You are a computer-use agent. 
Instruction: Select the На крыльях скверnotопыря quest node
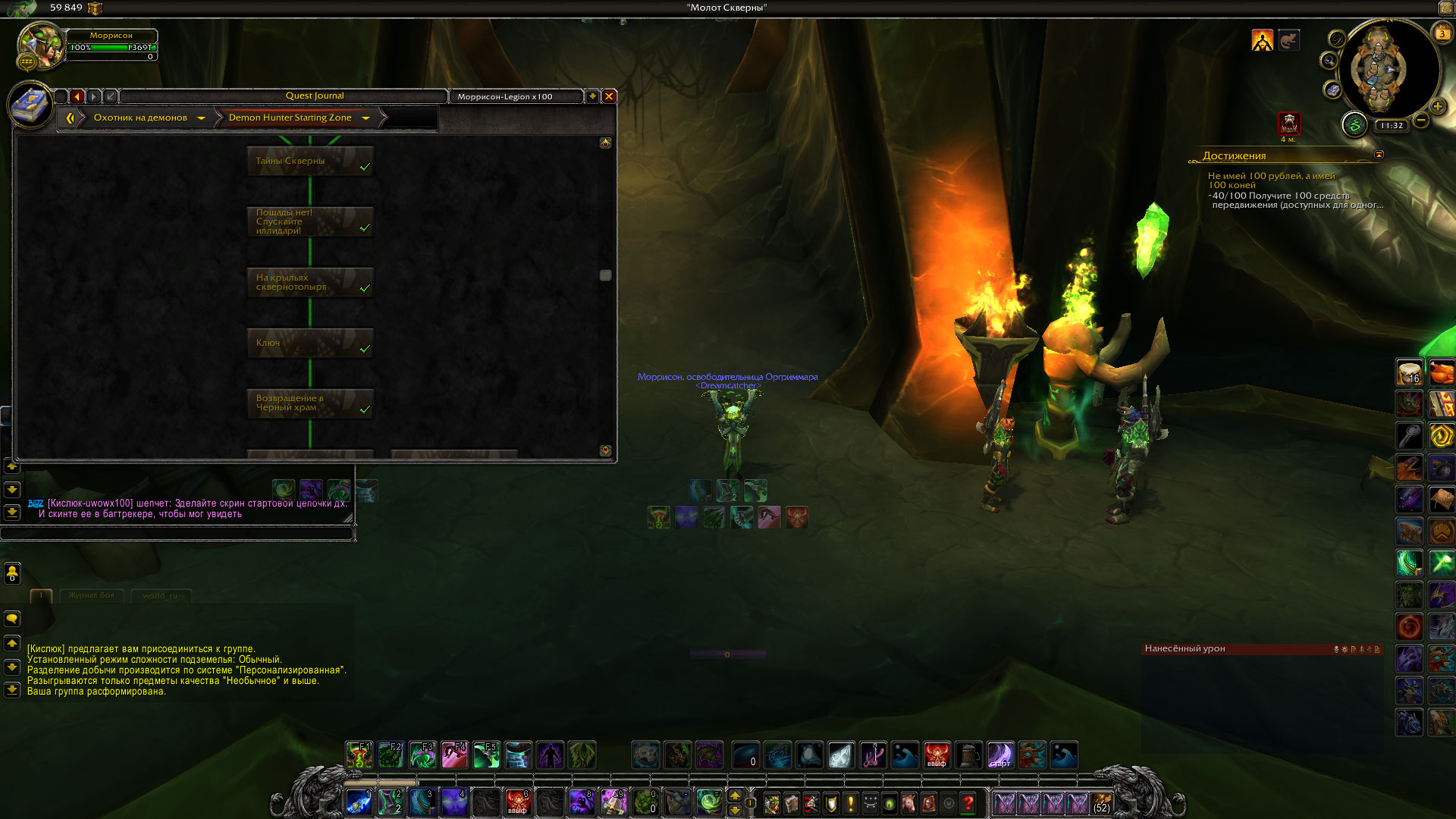click(x=309, y=282)
